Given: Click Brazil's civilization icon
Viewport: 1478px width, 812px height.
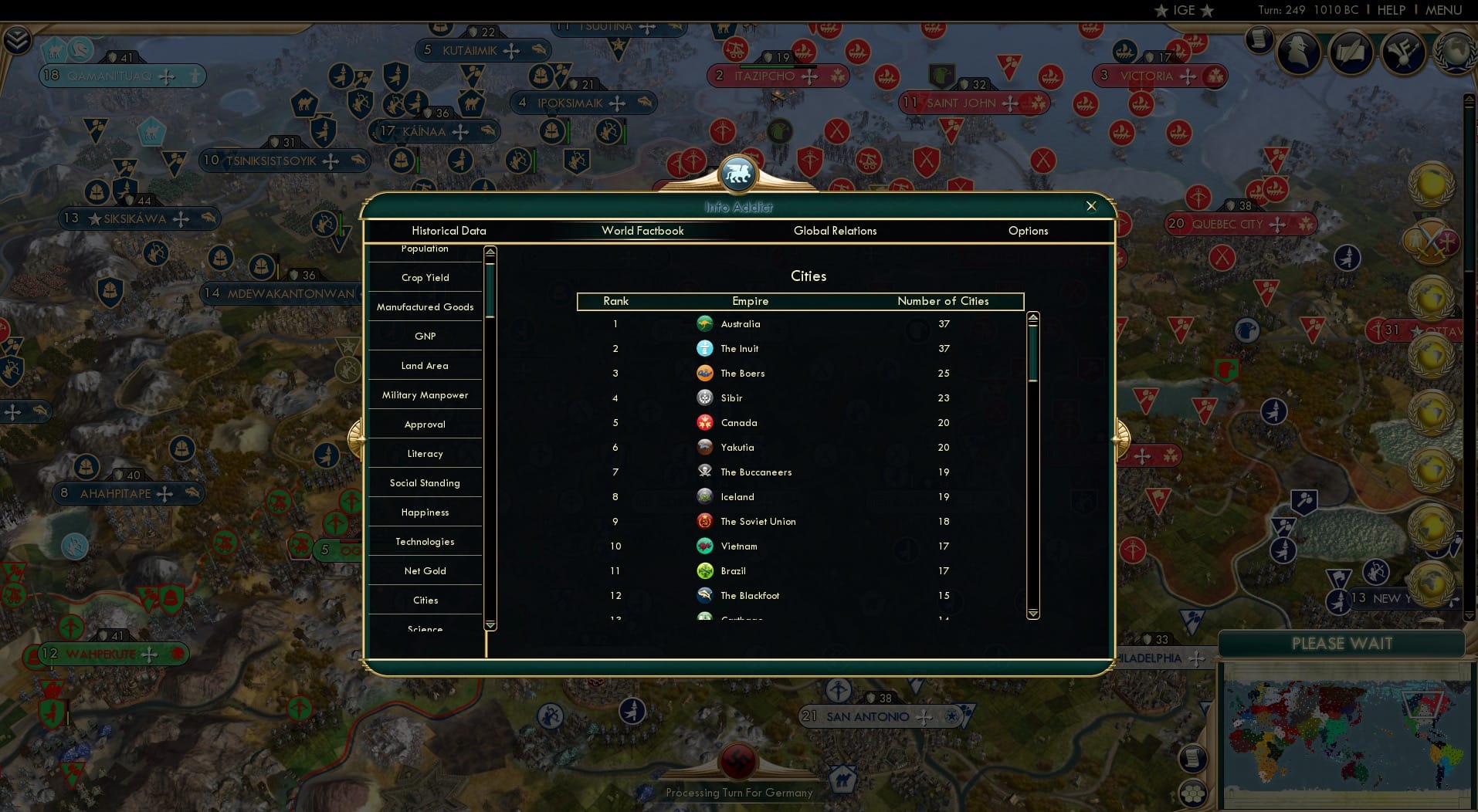Looking at the screenshot, I should point(705,571).
